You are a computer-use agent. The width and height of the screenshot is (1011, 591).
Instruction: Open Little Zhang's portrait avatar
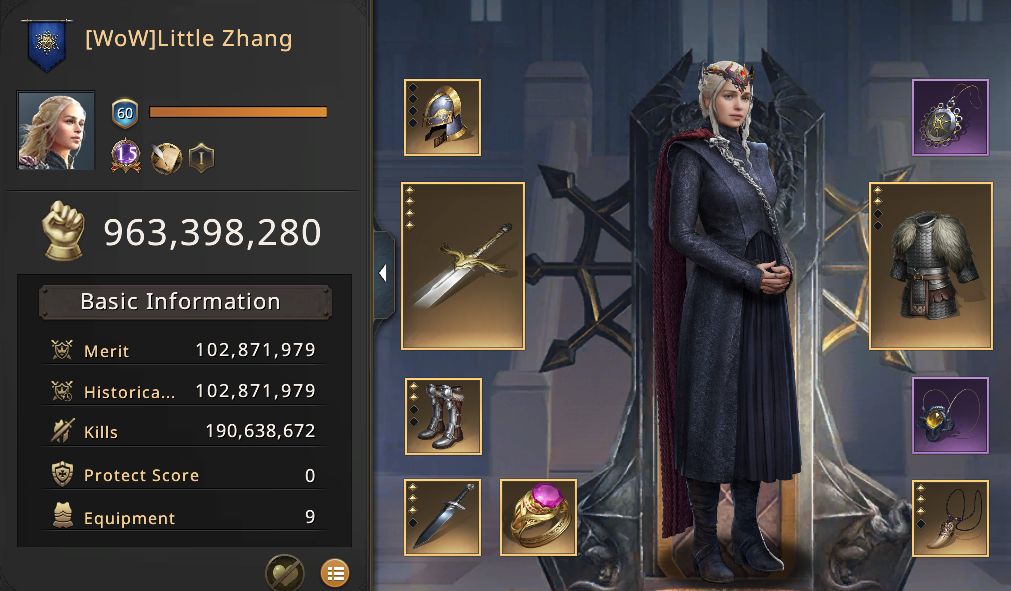tap(56, 131)
